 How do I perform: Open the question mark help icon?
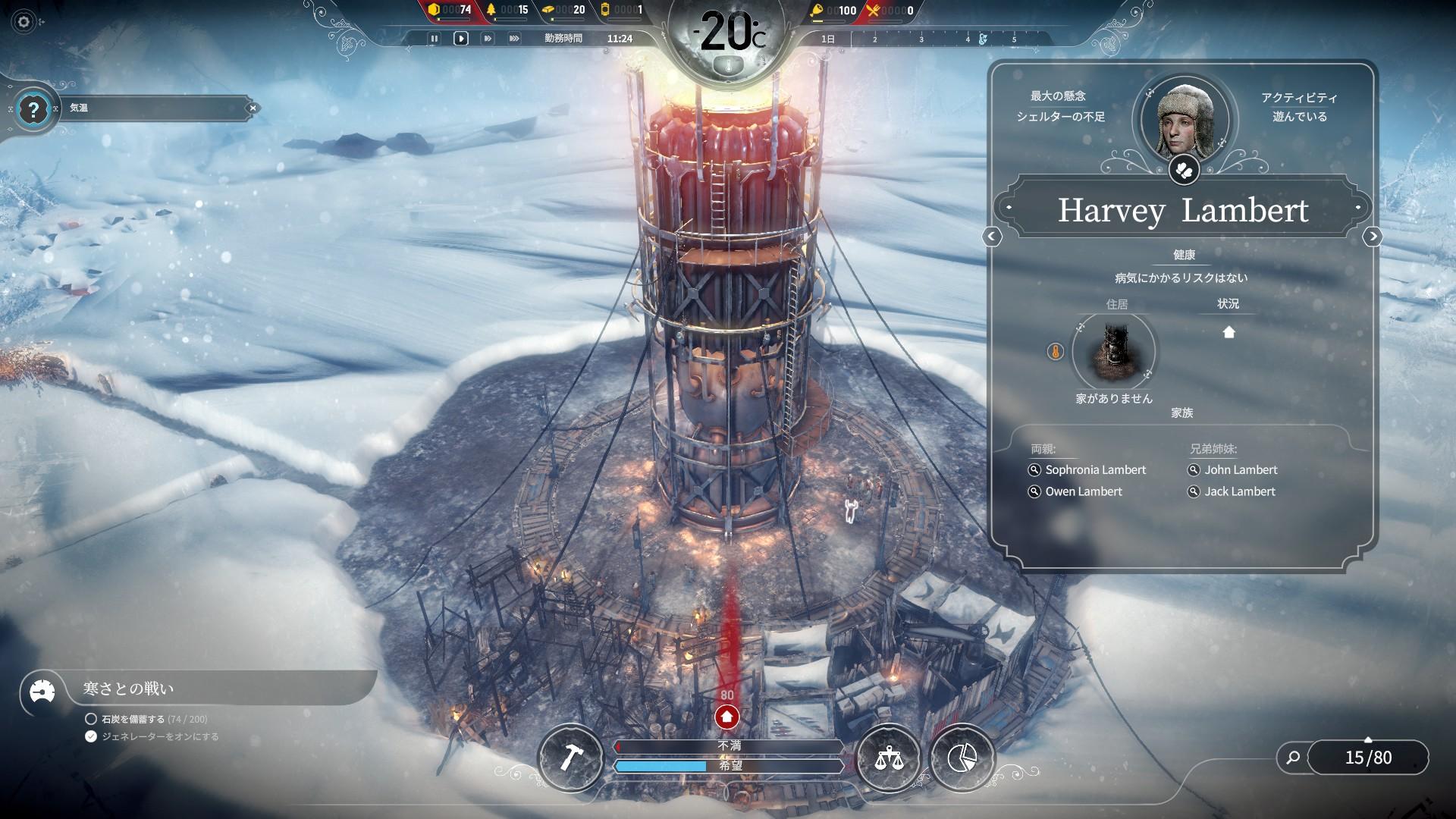click(33, 110)
